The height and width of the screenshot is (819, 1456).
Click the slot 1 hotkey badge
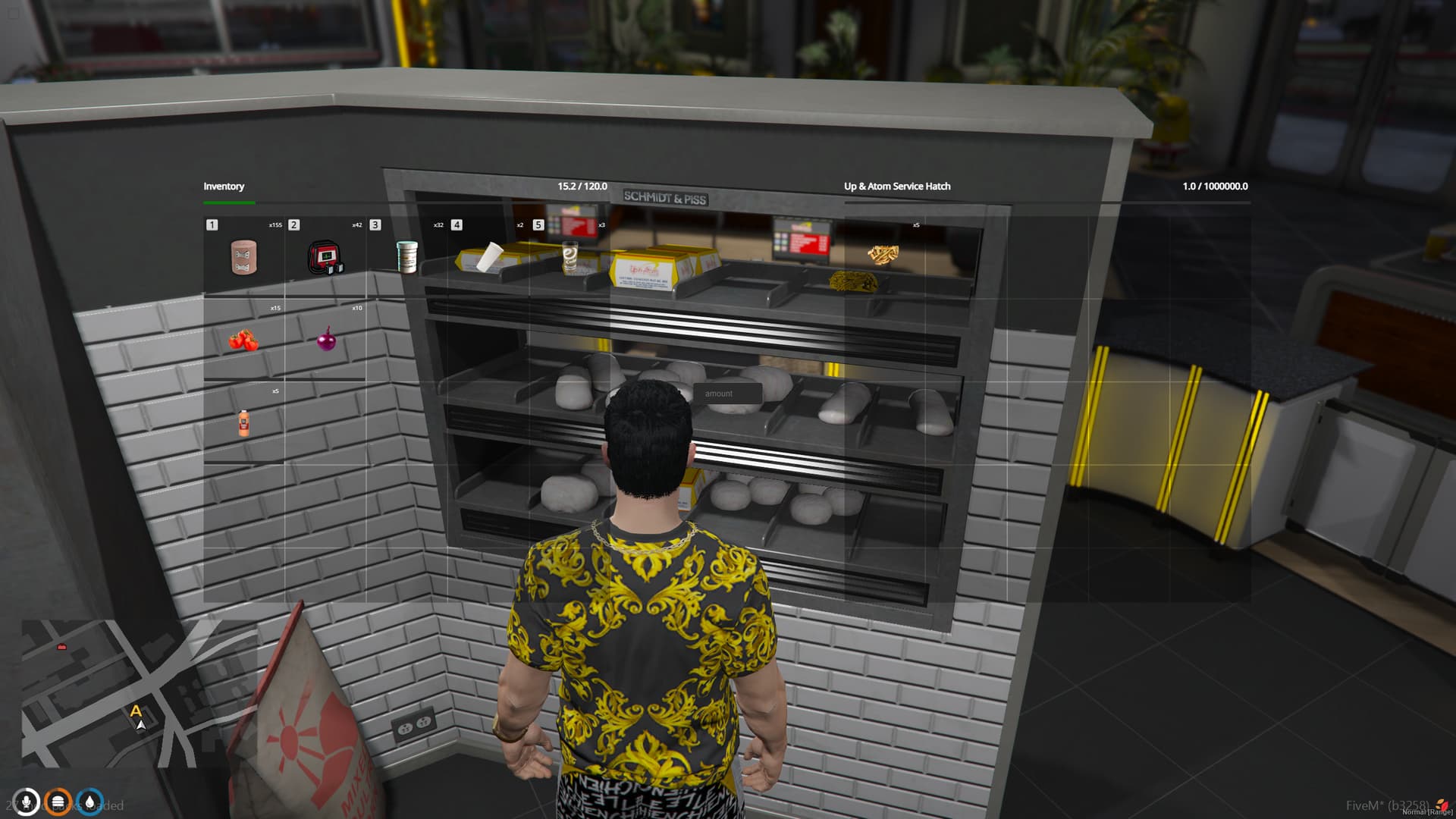212,224
